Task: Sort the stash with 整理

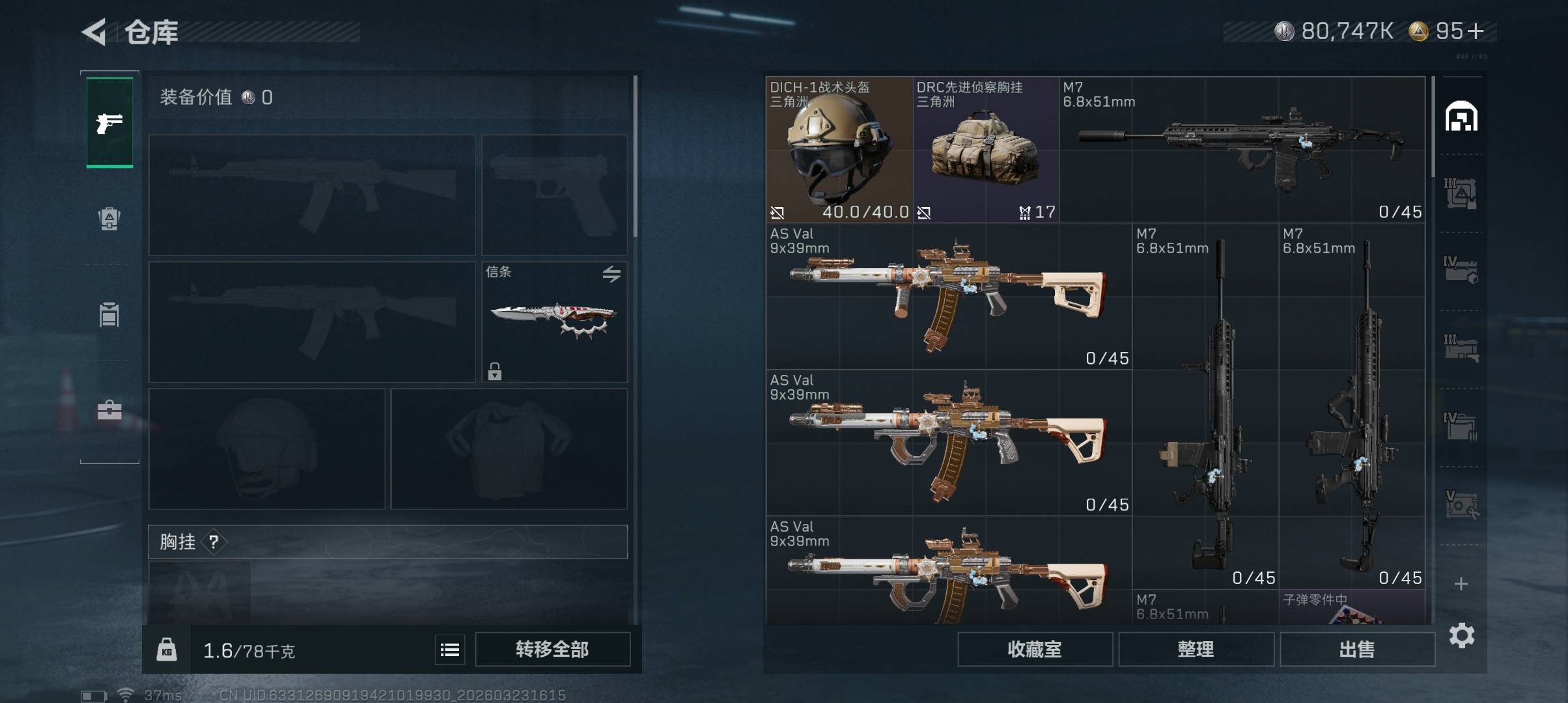Action: coord(1196,649)
